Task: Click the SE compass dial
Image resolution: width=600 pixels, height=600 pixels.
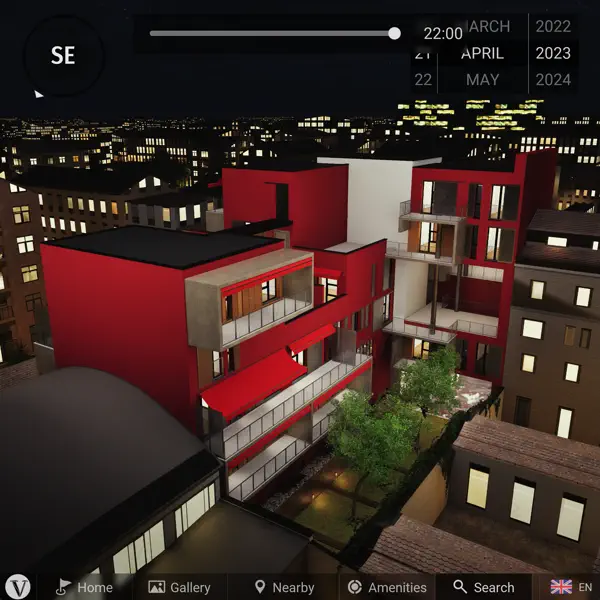Action: pos(63,55)
